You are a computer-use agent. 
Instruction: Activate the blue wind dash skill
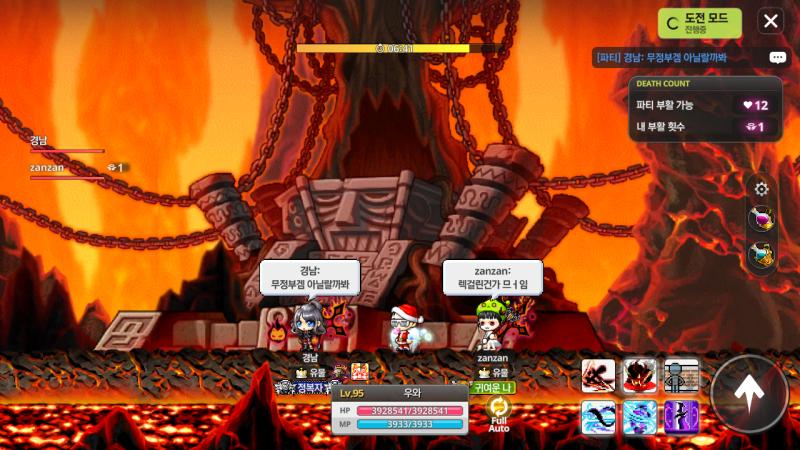(598, 416)
